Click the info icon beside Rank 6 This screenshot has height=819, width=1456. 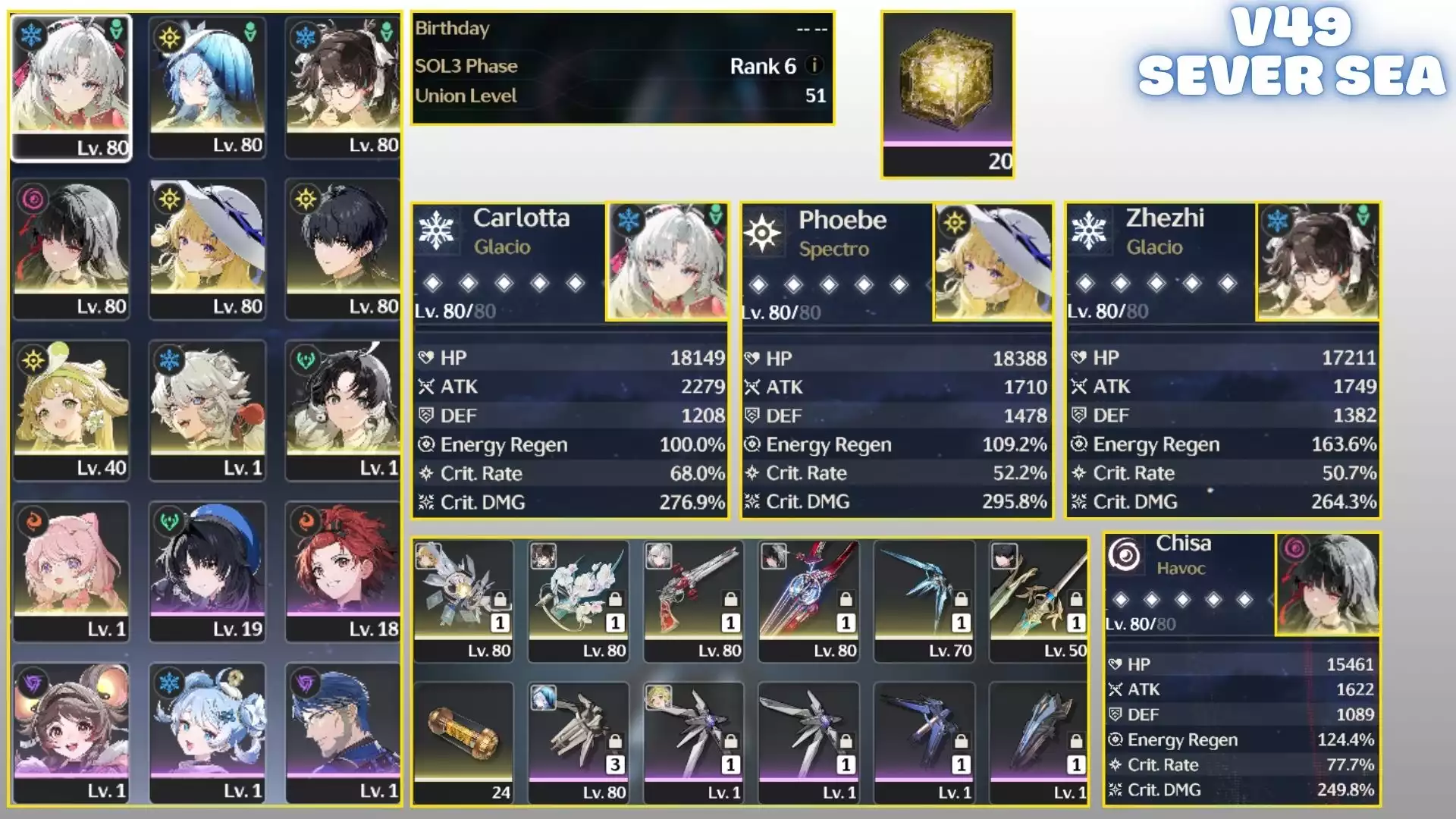pos(814,66)
